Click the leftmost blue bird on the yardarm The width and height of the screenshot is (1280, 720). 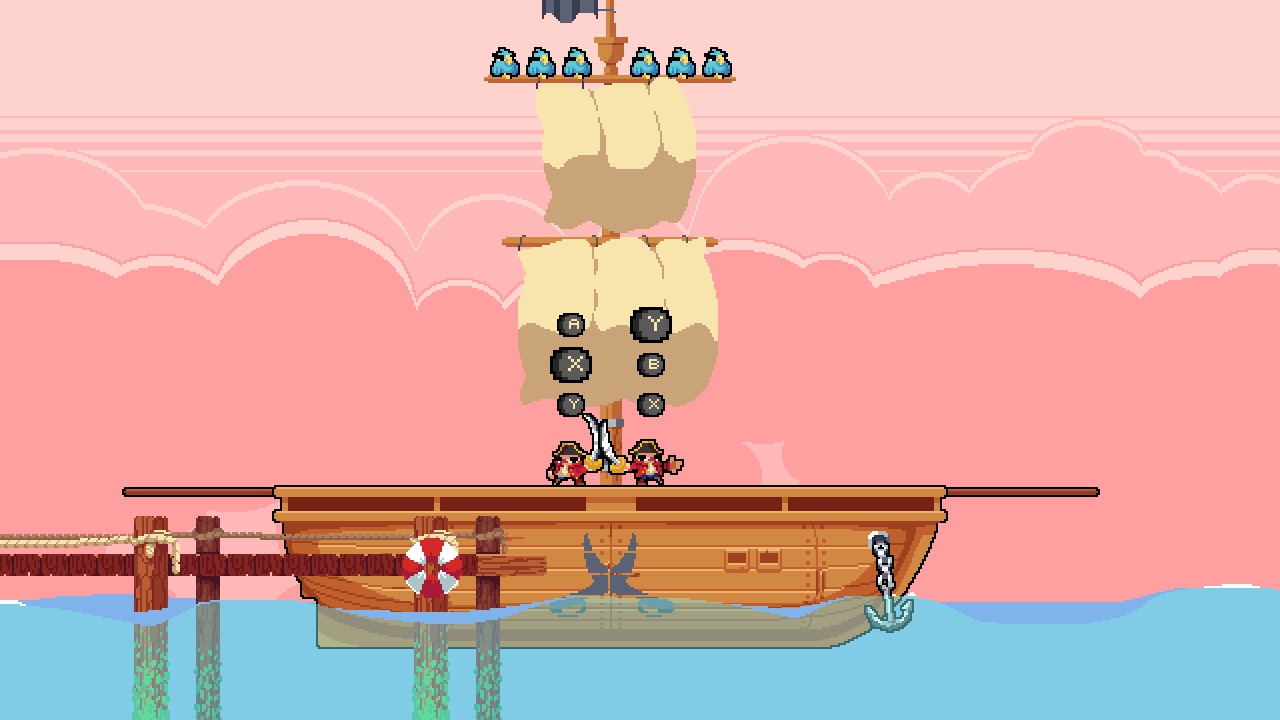click(x=503, y=60)
